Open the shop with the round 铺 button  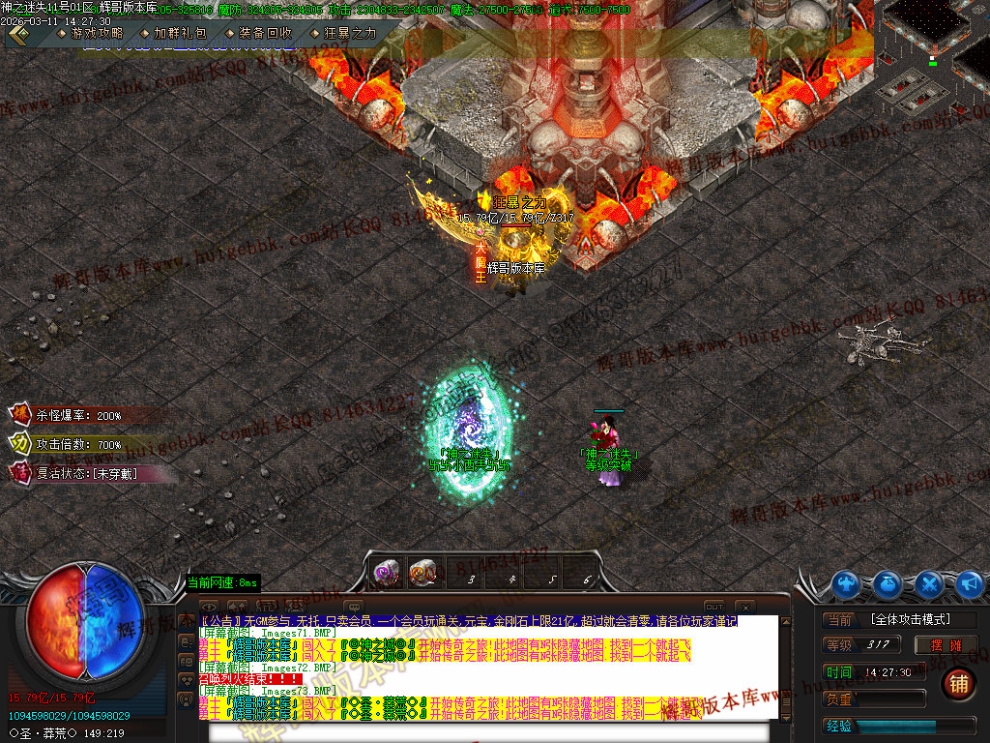coord(958,685)
